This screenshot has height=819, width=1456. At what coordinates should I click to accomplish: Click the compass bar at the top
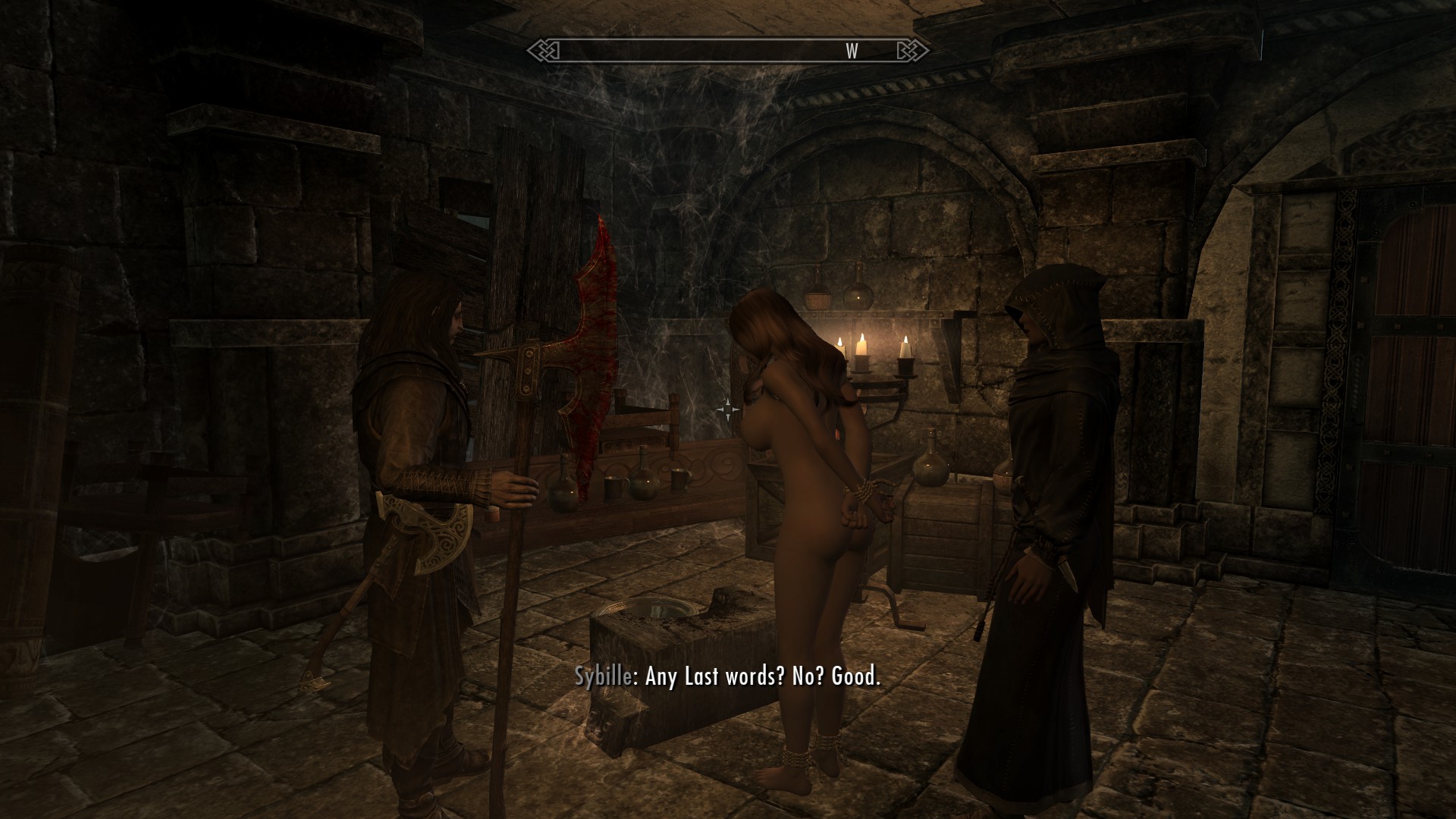(728, 52)
